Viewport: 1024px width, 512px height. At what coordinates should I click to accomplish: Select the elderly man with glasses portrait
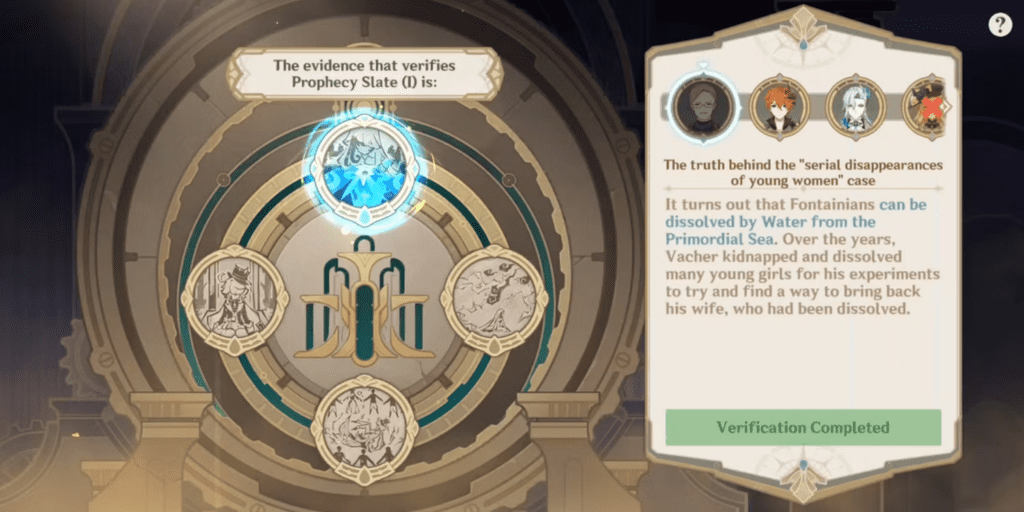pos(702,107)
